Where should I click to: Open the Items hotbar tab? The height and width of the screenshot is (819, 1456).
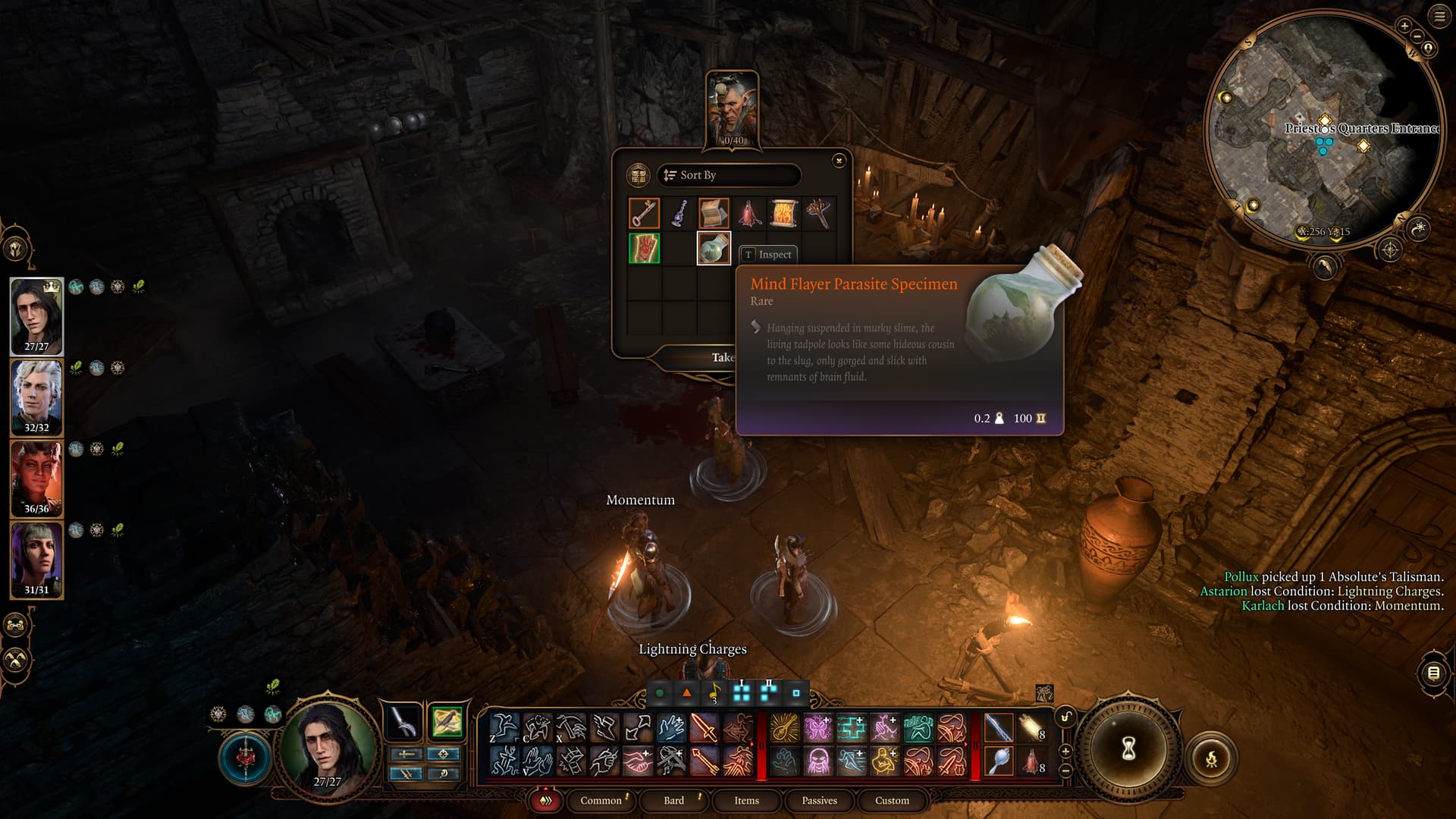click(746, 800)
